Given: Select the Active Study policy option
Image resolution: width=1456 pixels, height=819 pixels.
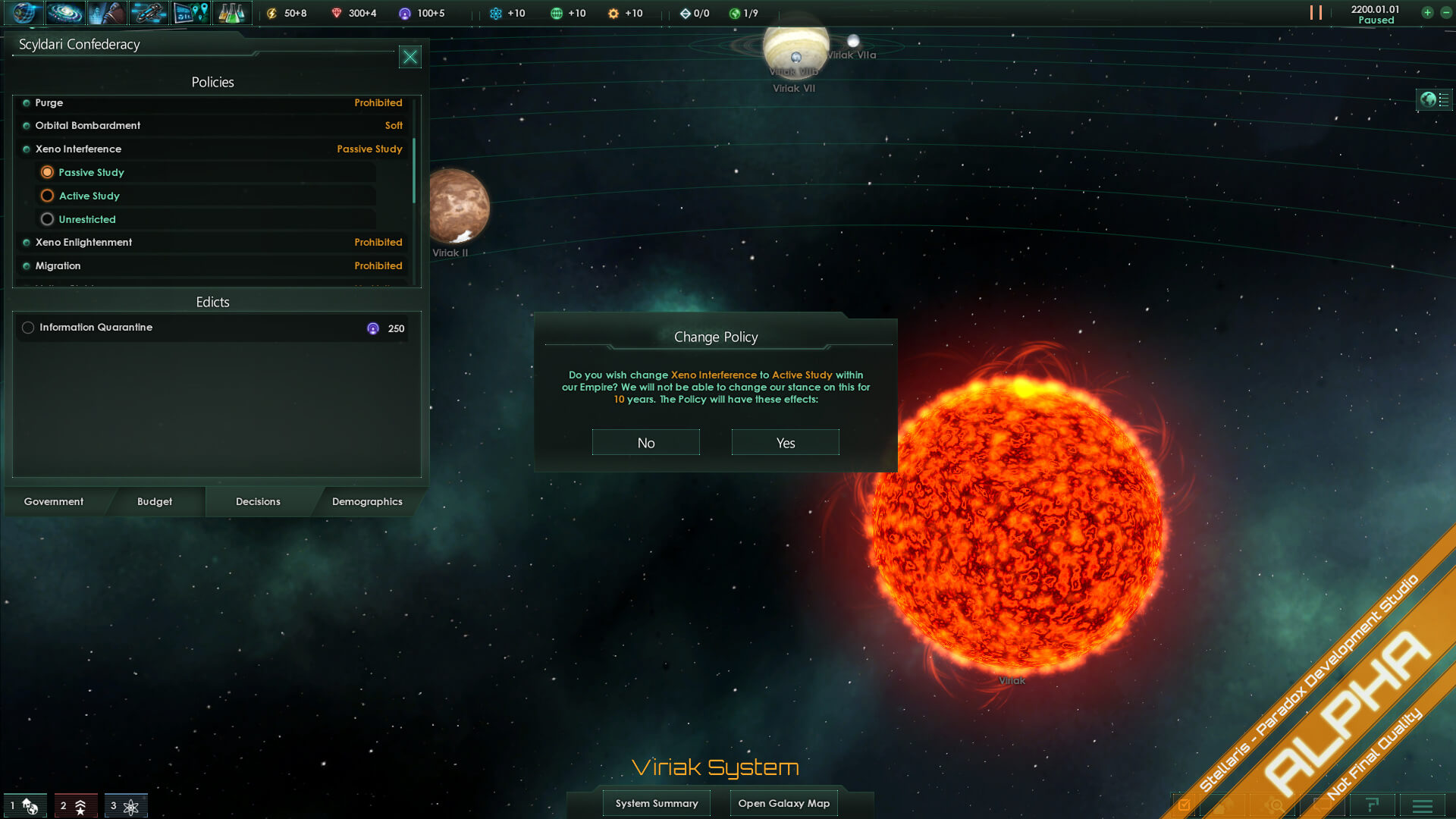Looking at the screenshot, I should [x=47, y=196].
